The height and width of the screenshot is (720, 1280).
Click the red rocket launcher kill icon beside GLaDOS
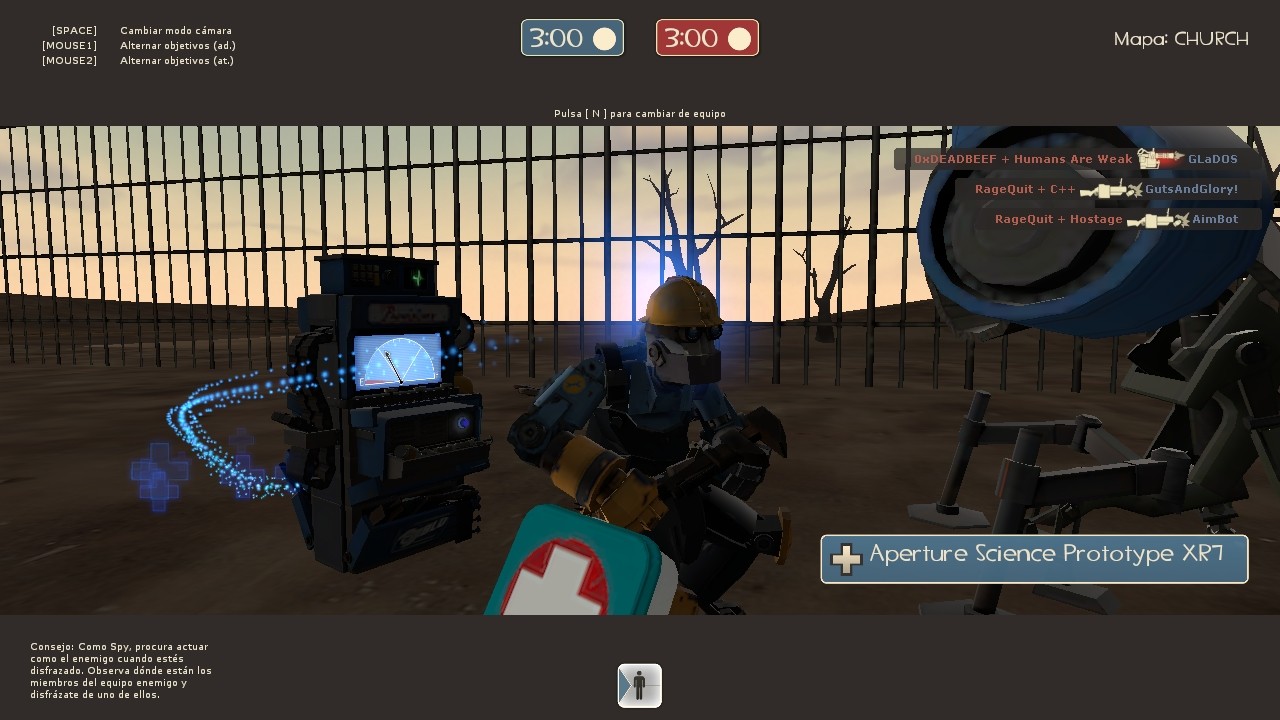(x=1160, y=158)
